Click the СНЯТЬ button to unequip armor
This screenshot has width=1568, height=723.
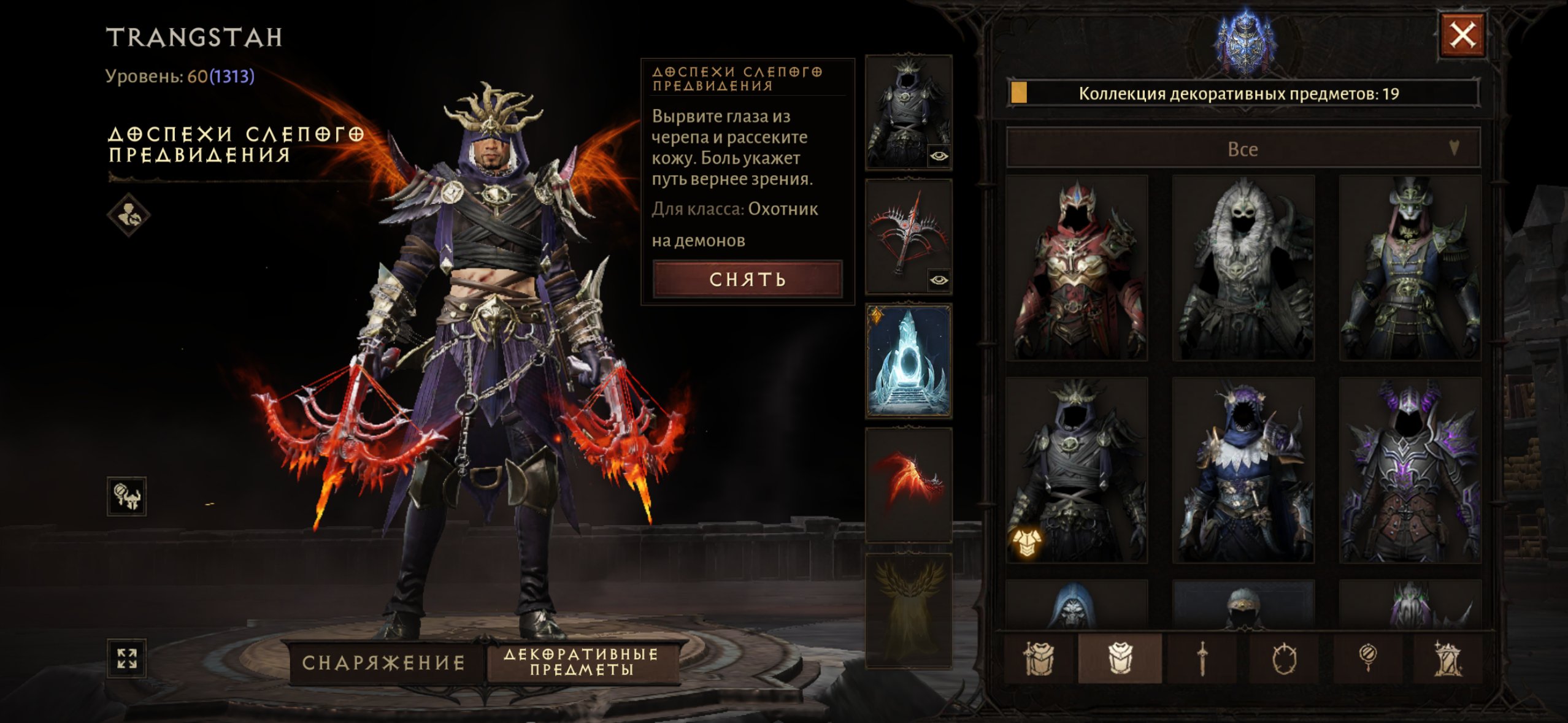pyautogui.click(x=747, y=280)
